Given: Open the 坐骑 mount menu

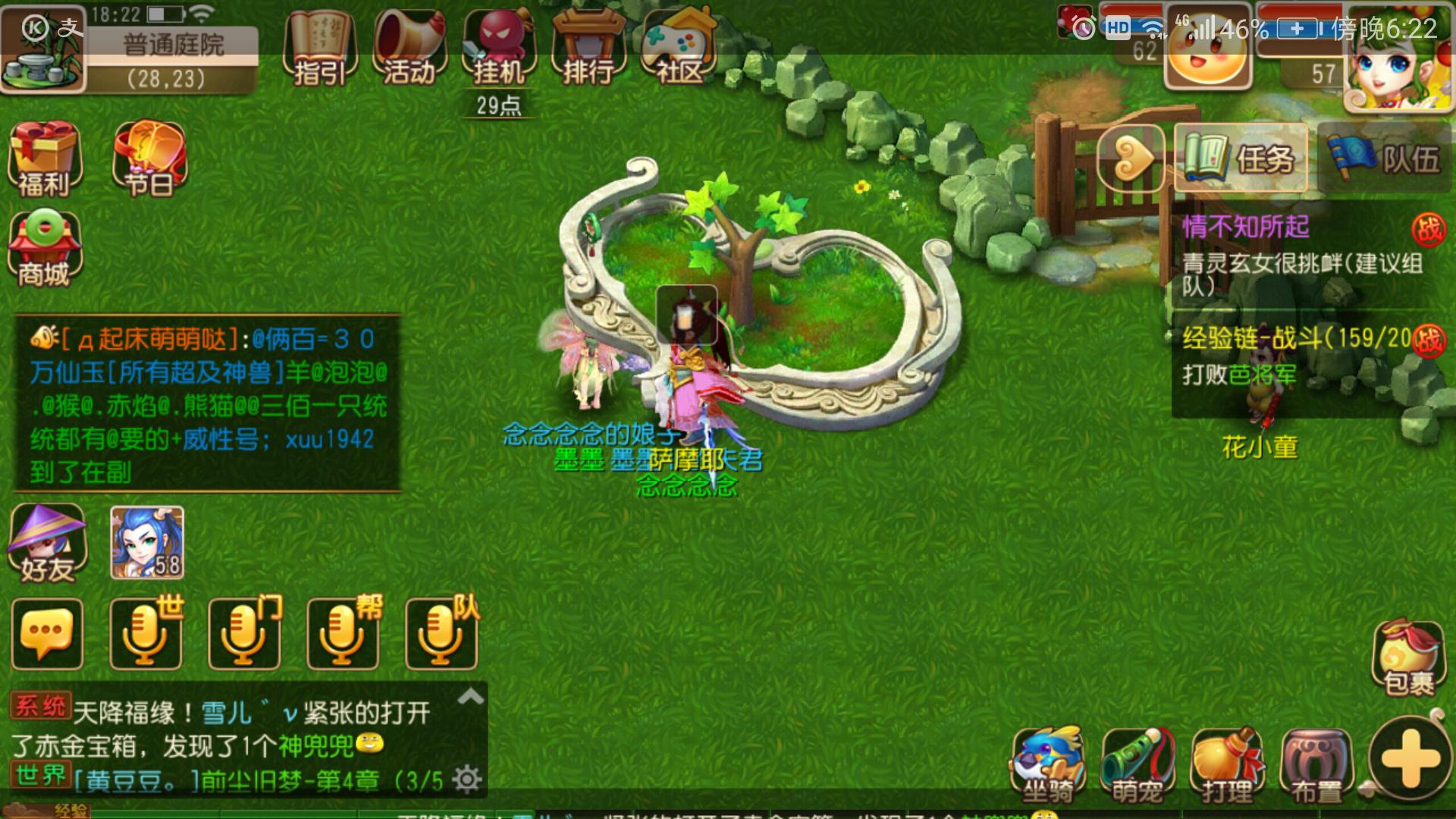Looking at the screenshot, I should point(1048,764).
